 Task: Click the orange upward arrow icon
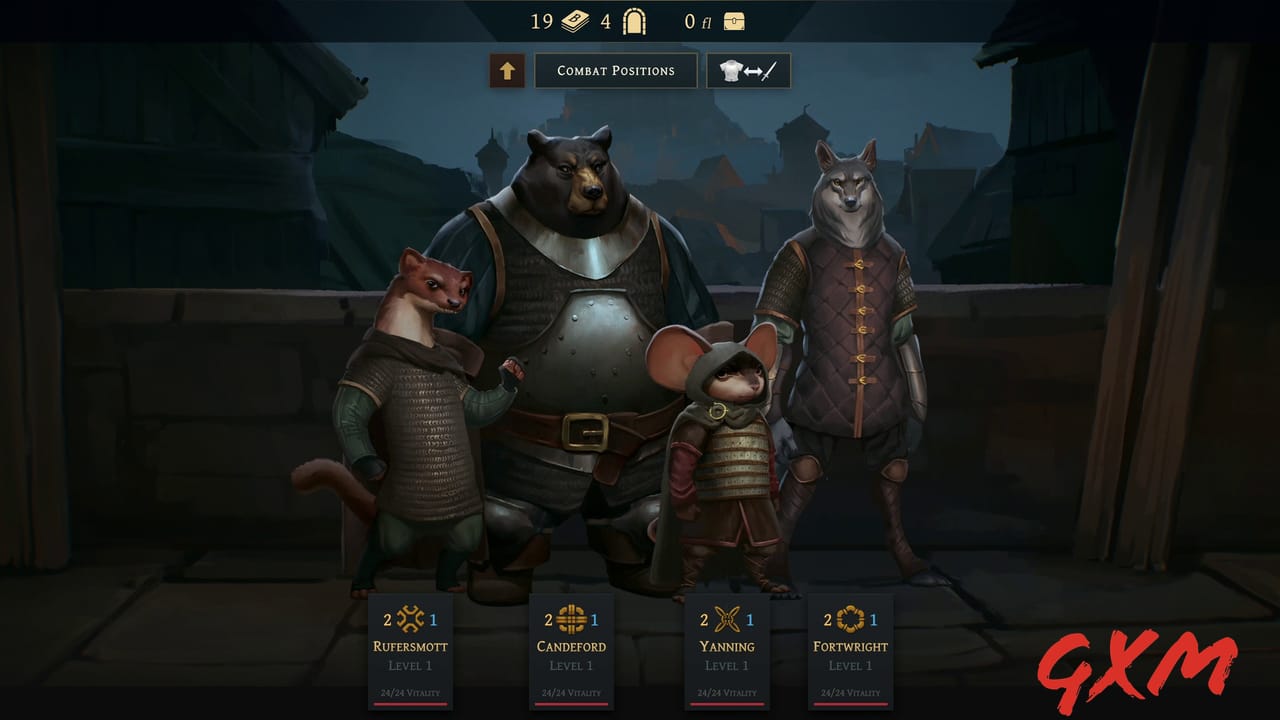tap(505, 70)
